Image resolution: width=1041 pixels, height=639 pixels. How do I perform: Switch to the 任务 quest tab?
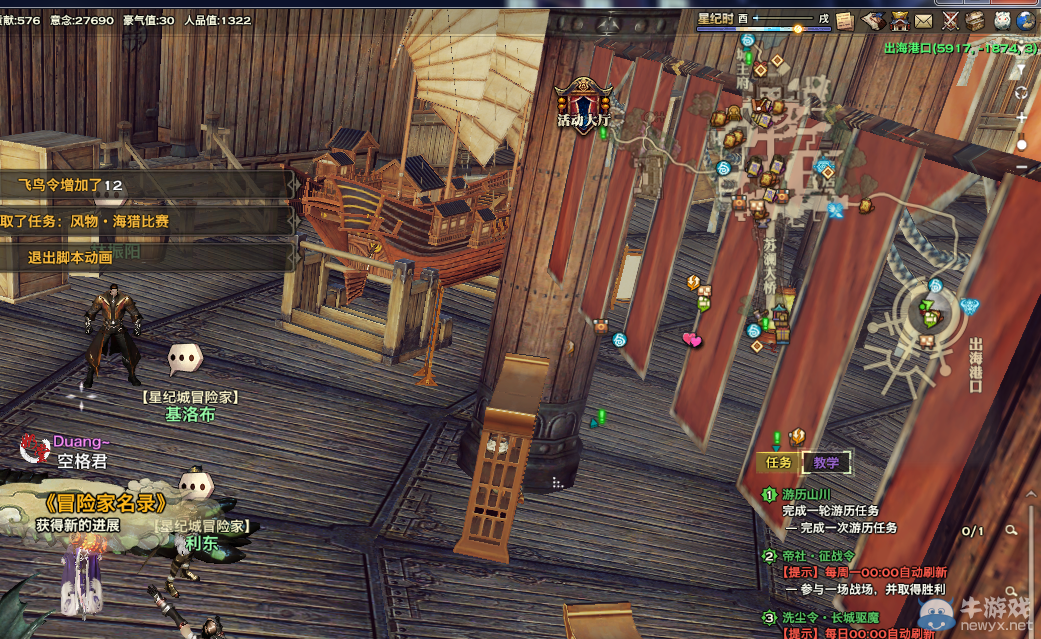[779, 462]
